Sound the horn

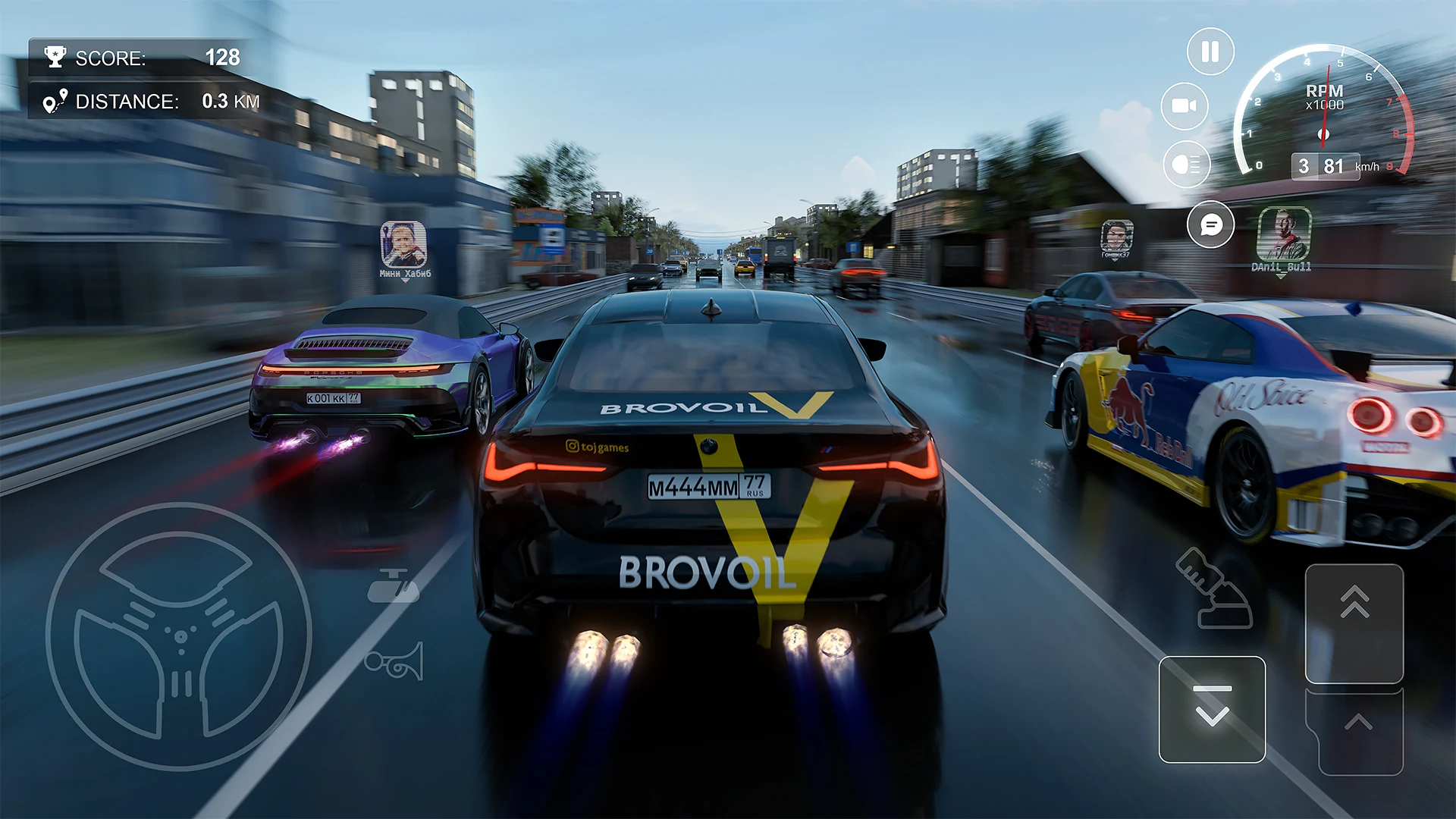click(394, 662)
